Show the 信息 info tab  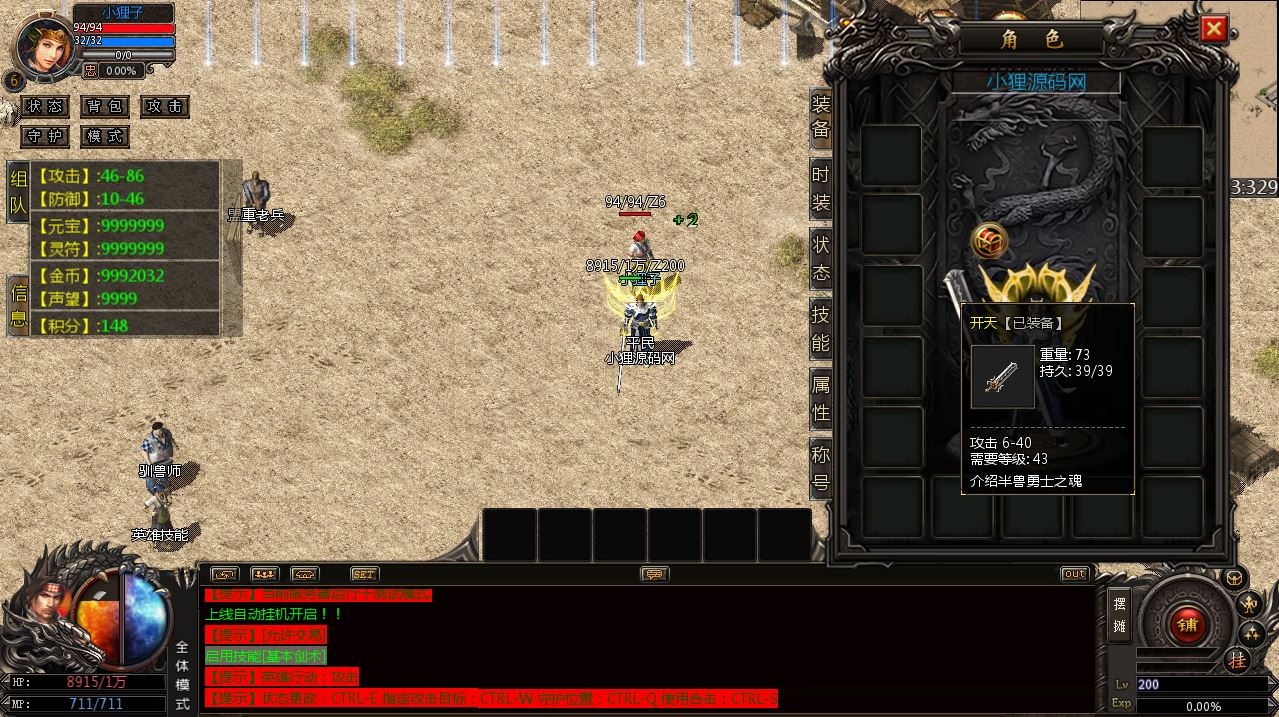(x=19, y=305)
